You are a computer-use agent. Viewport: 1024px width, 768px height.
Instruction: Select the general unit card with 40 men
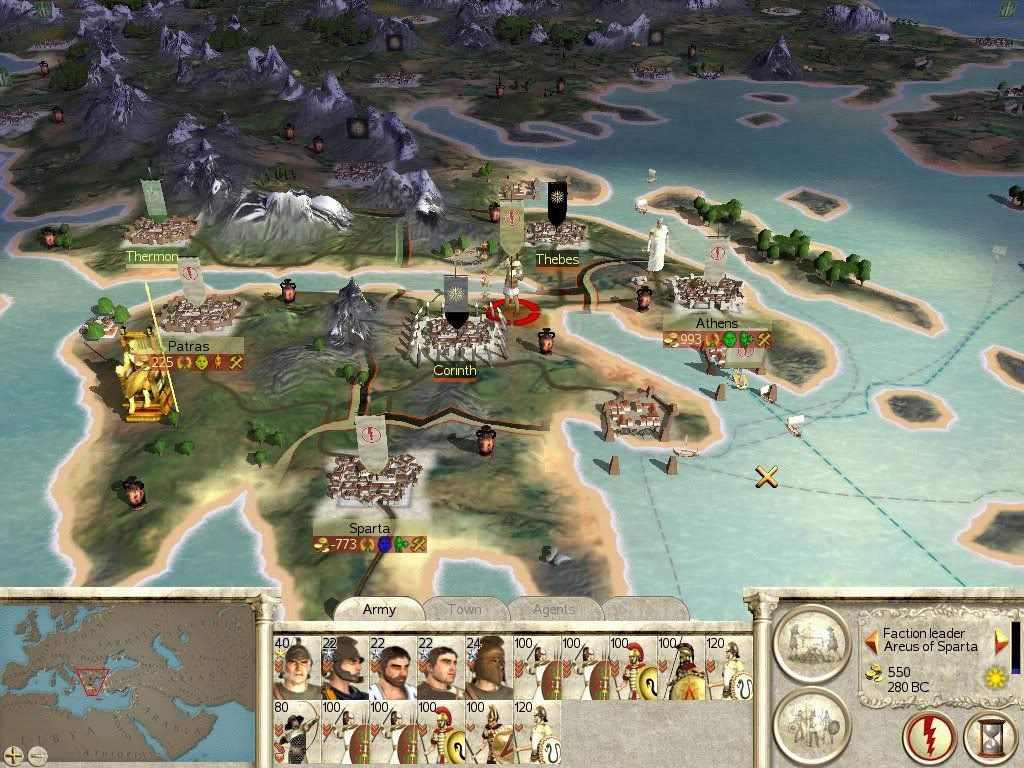(296, 666)
